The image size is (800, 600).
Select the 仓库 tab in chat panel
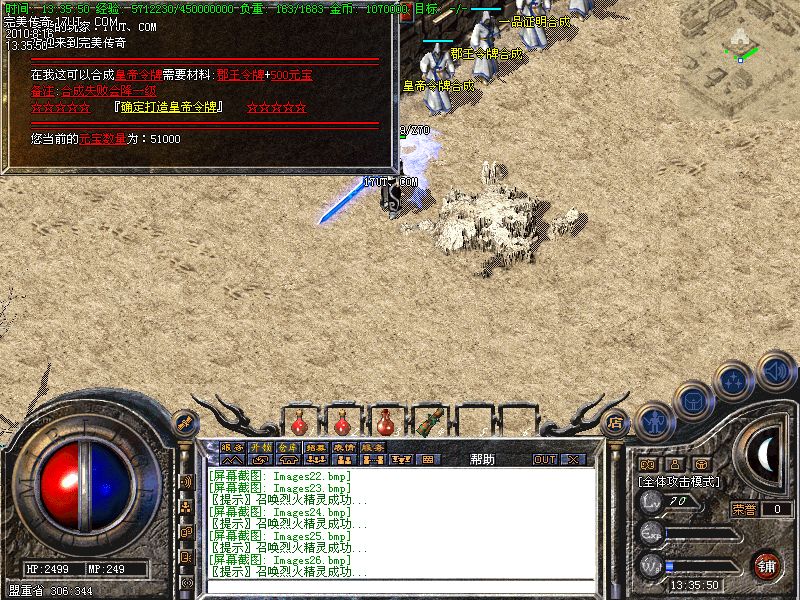288,447
